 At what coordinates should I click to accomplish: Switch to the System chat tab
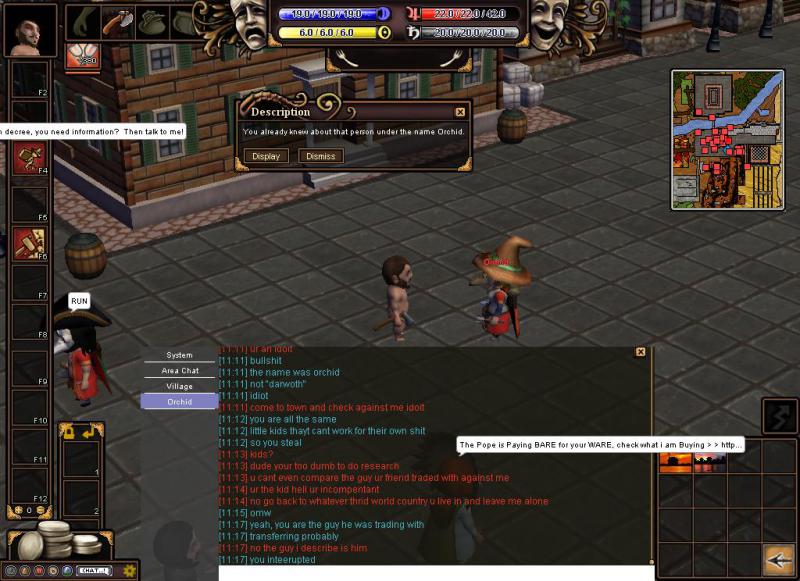pyautogui.click(x=179, y=355)
